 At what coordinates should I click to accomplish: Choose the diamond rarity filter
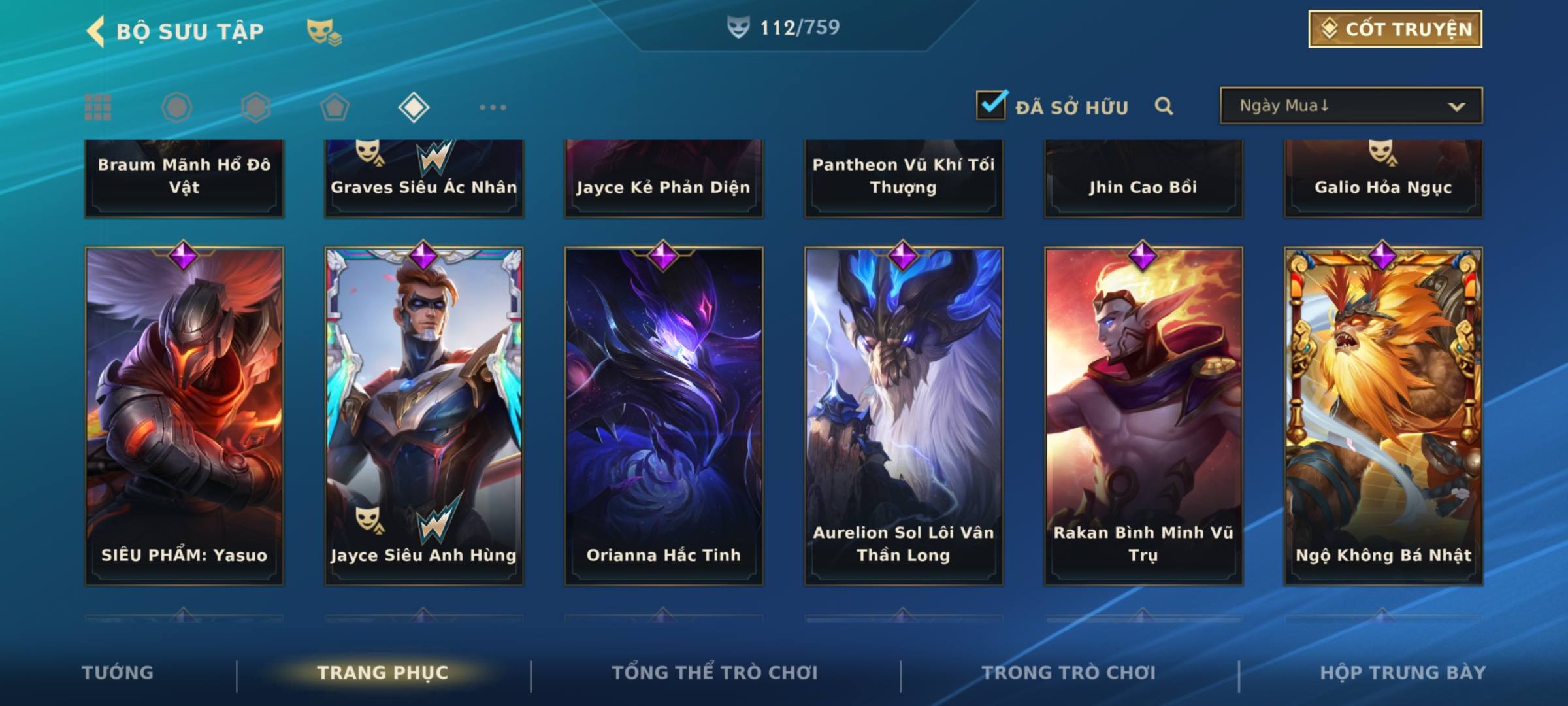(414, 107)
